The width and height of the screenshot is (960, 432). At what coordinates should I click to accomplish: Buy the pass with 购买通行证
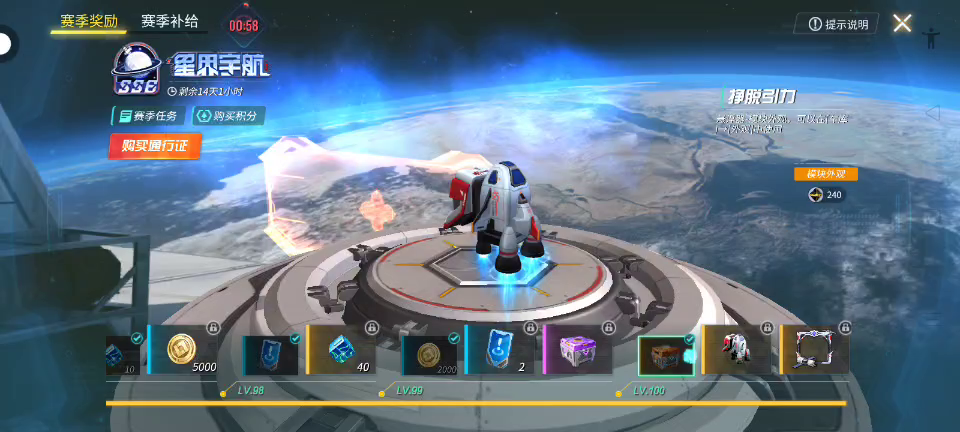[x=155, y=145]
